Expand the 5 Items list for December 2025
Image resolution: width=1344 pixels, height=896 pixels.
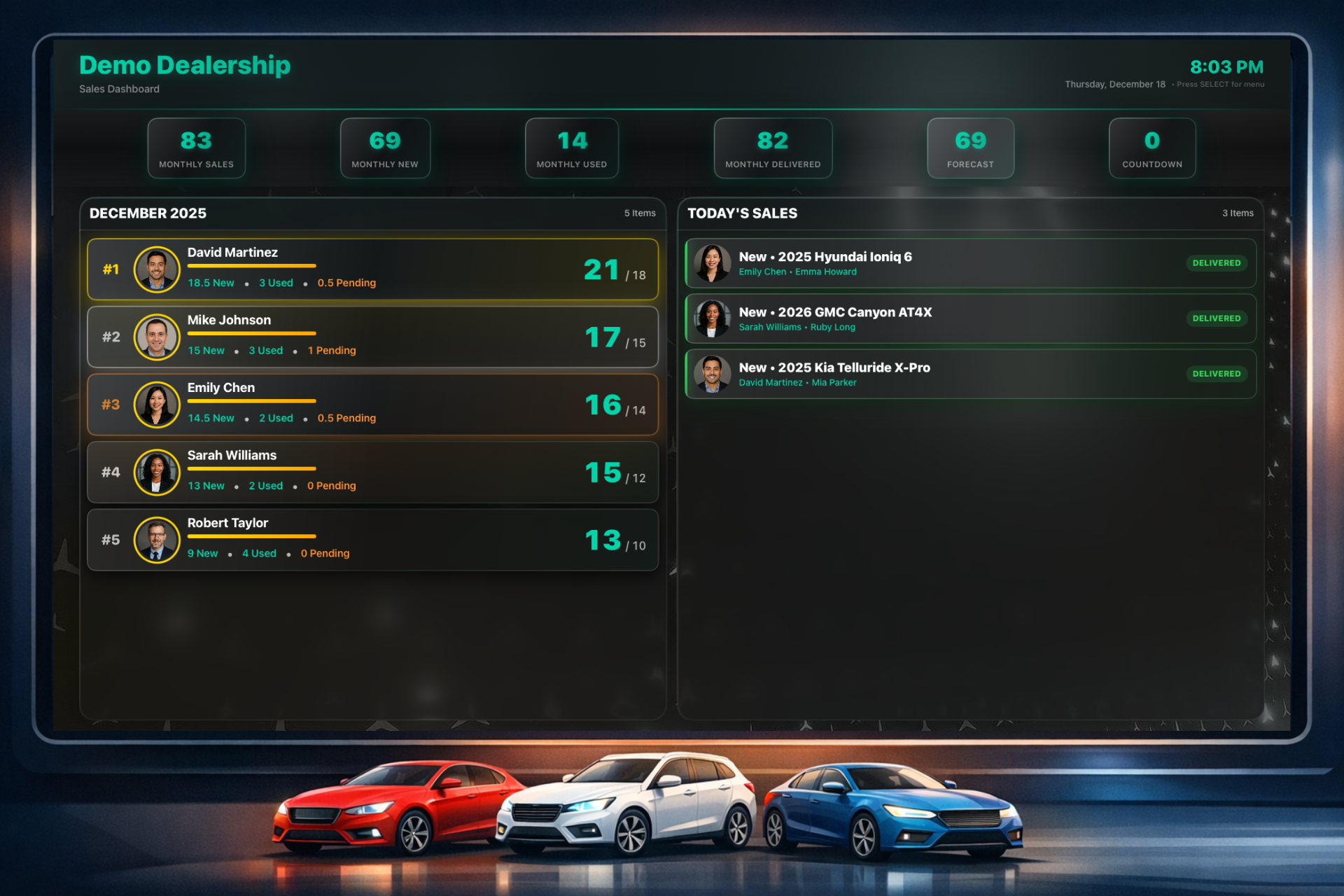click(x=640, y=213)
